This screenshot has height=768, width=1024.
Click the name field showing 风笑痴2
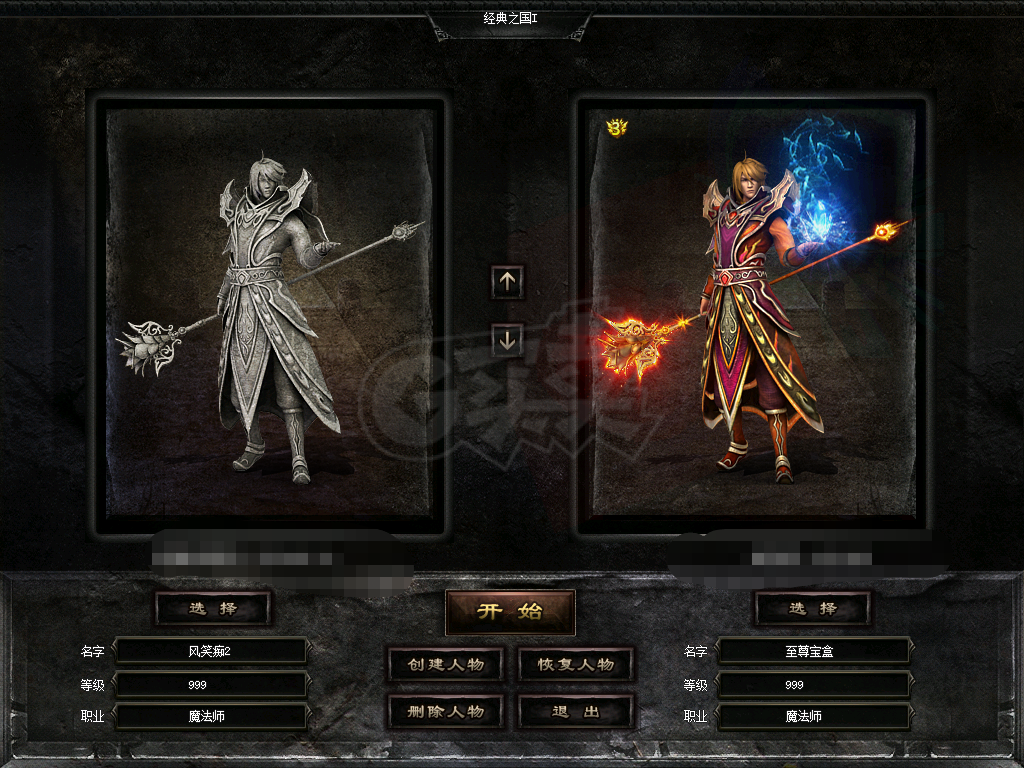[210, 651]
